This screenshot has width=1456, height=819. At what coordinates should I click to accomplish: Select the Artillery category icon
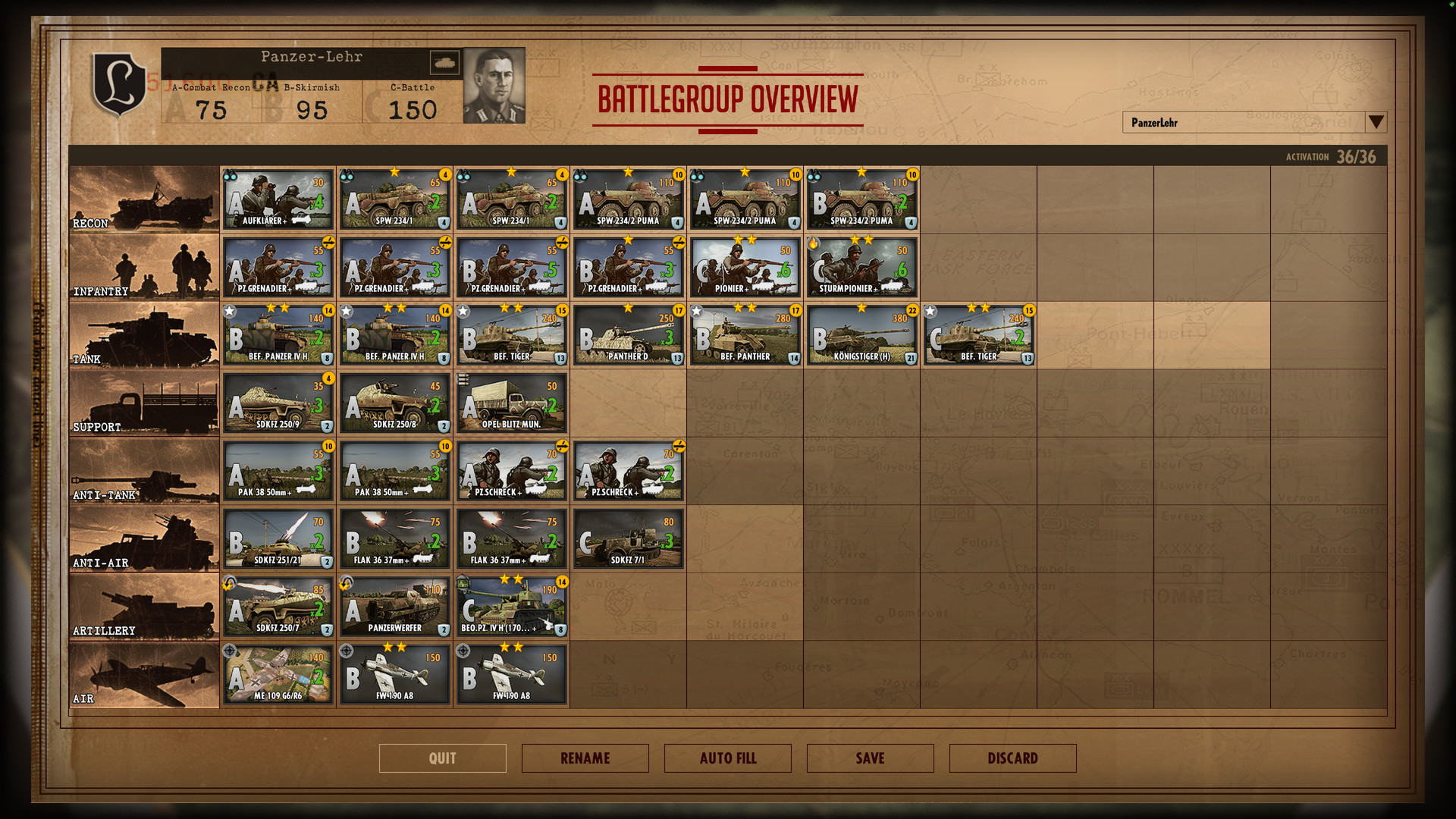[144, 605]
